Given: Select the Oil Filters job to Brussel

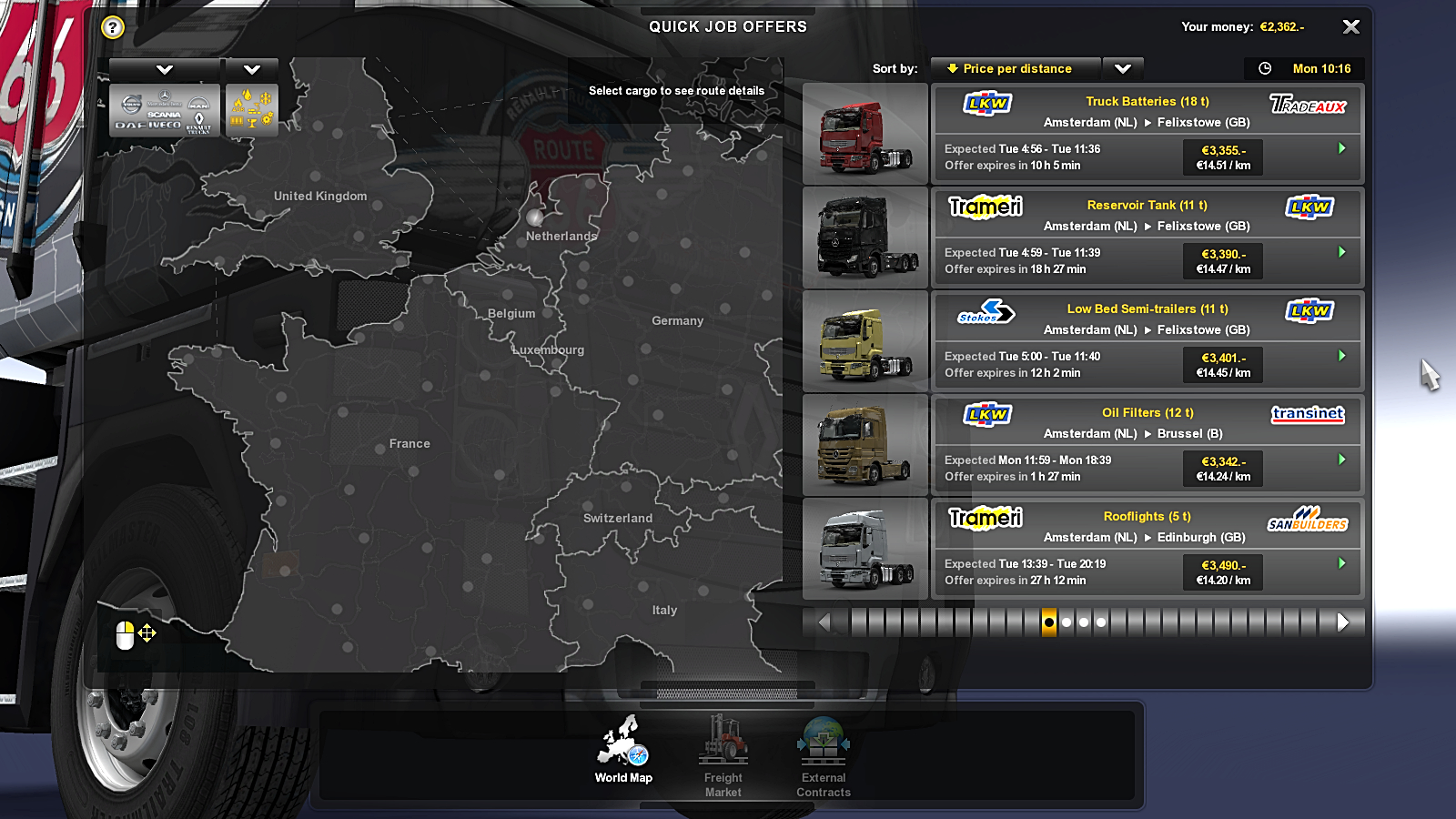Looking at the screenshot, I should 1147,445.
